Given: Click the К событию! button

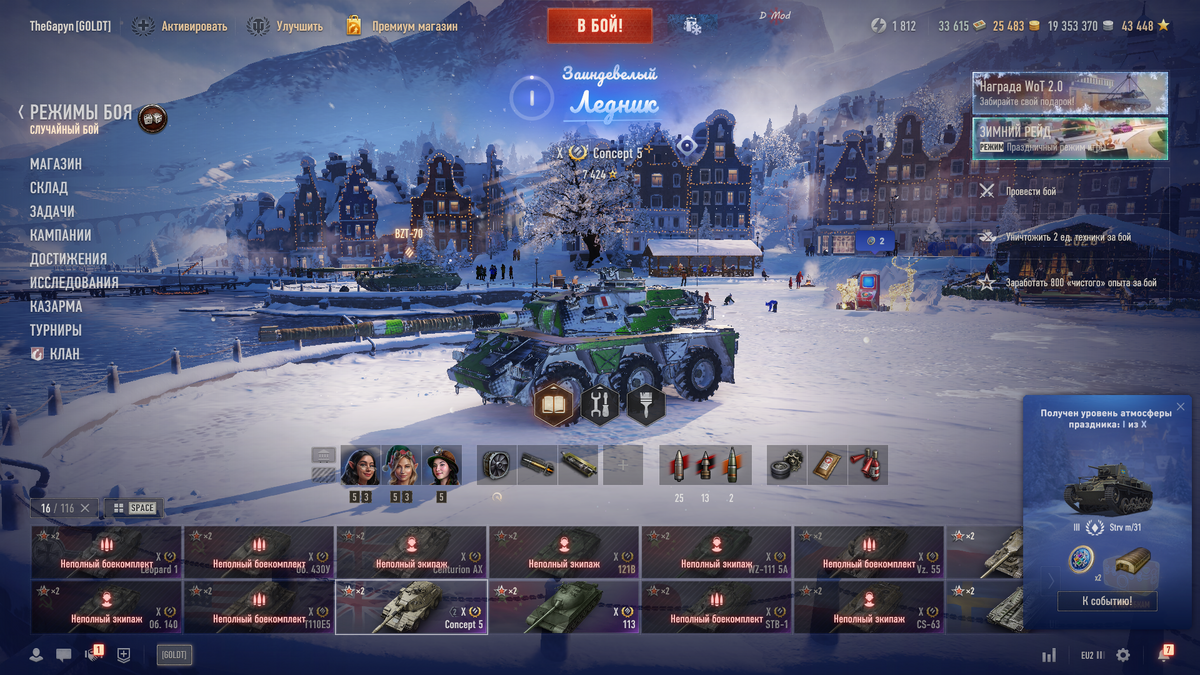Looking at the screenshot, I should 1107,601.
